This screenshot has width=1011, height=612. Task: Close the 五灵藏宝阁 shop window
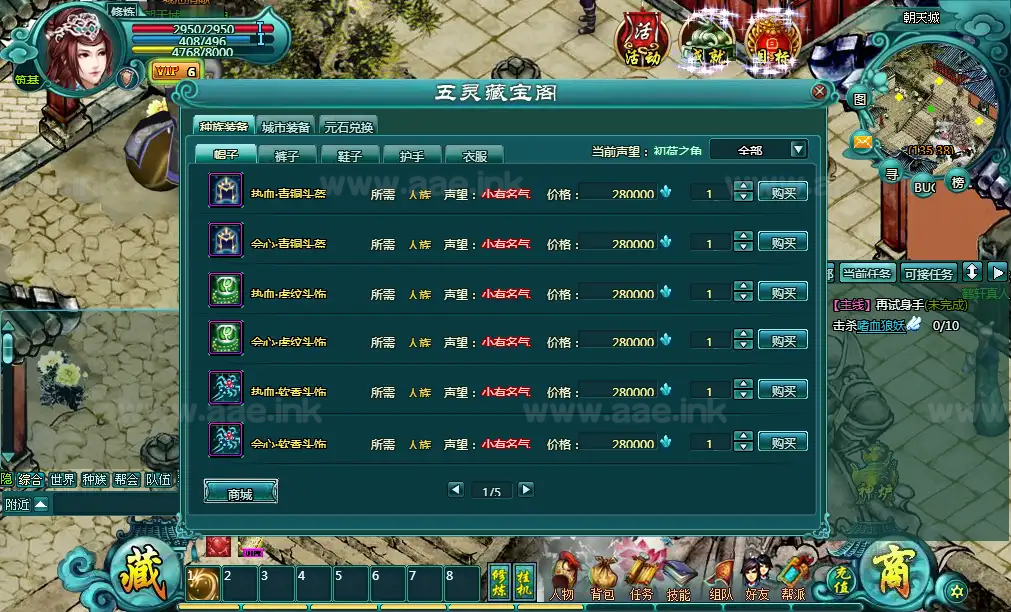(819, 92)
